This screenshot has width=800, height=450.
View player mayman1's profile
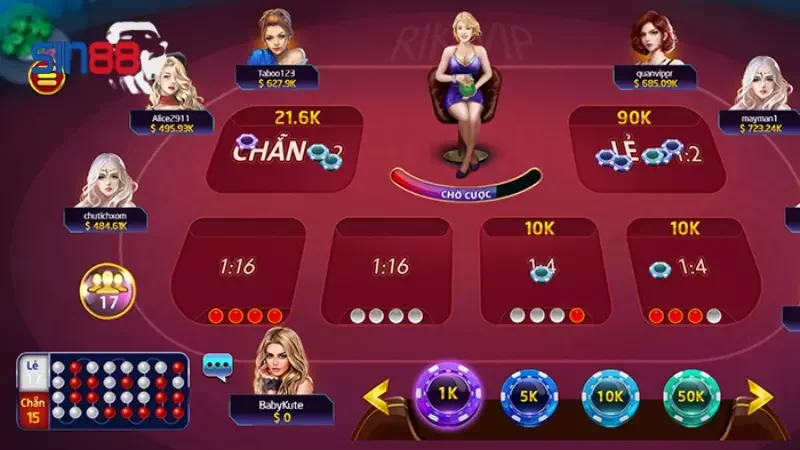pos(765,84)
